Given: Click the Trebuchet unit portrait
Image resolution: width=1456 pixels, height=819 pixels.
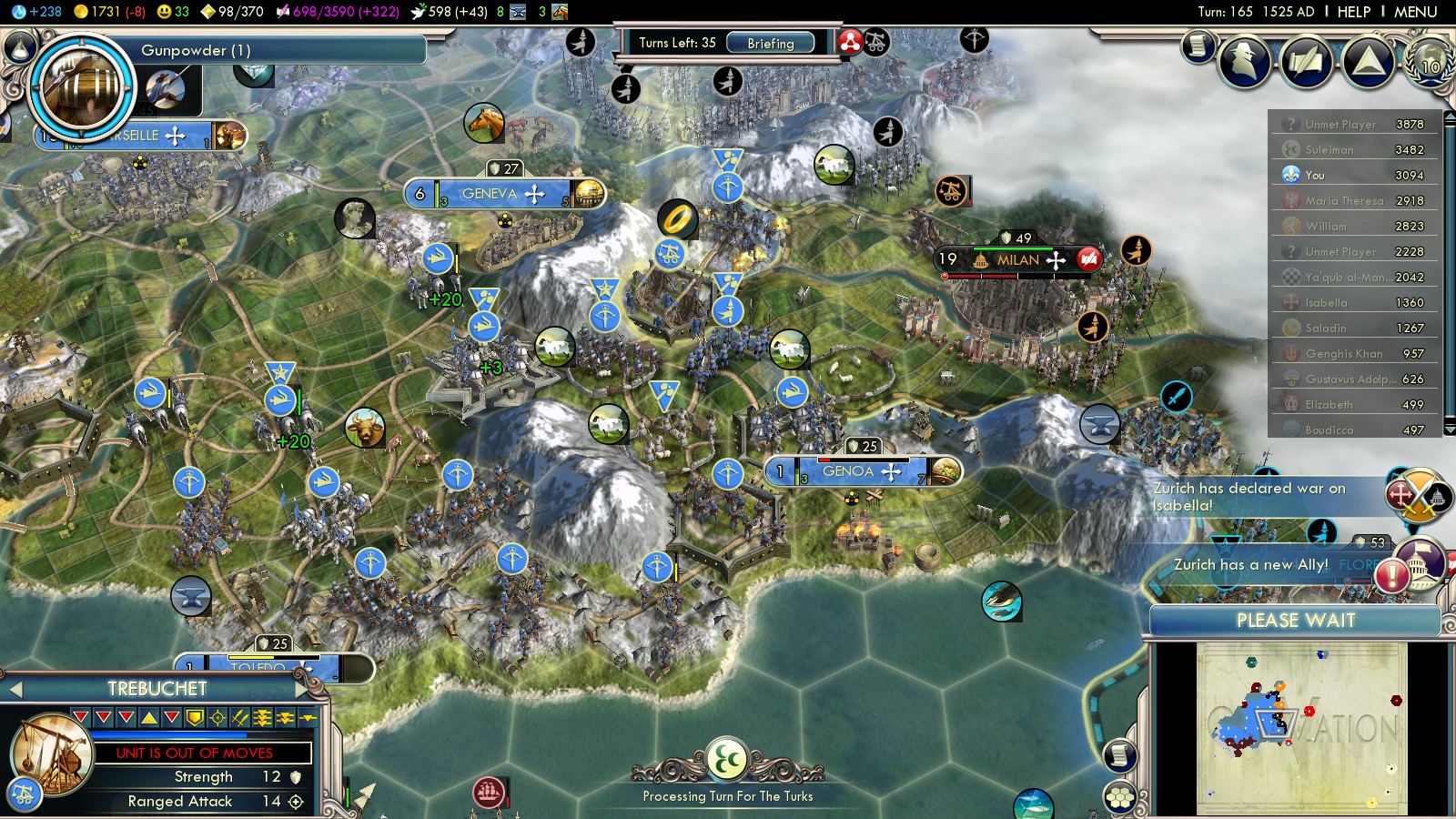Looking at the screenshot, I should [53, 754].
